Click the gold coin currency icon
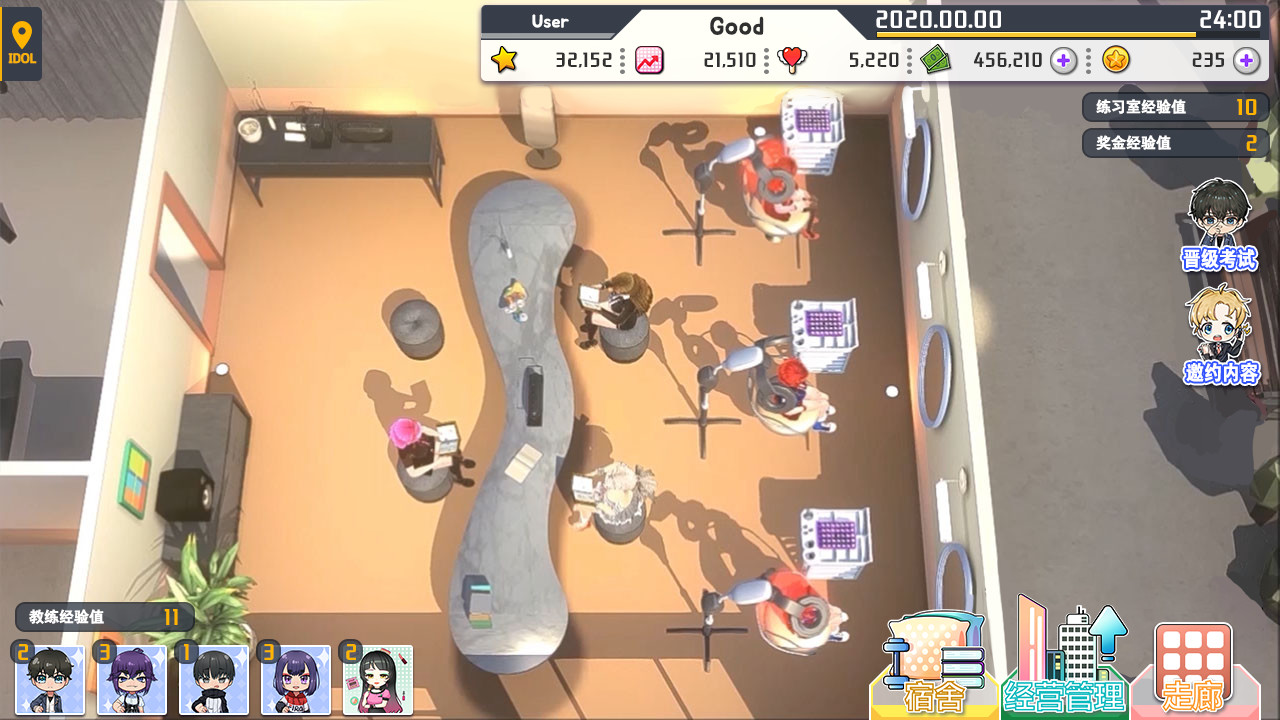This screenshot has width=1280, height=720. (1116, 60)
